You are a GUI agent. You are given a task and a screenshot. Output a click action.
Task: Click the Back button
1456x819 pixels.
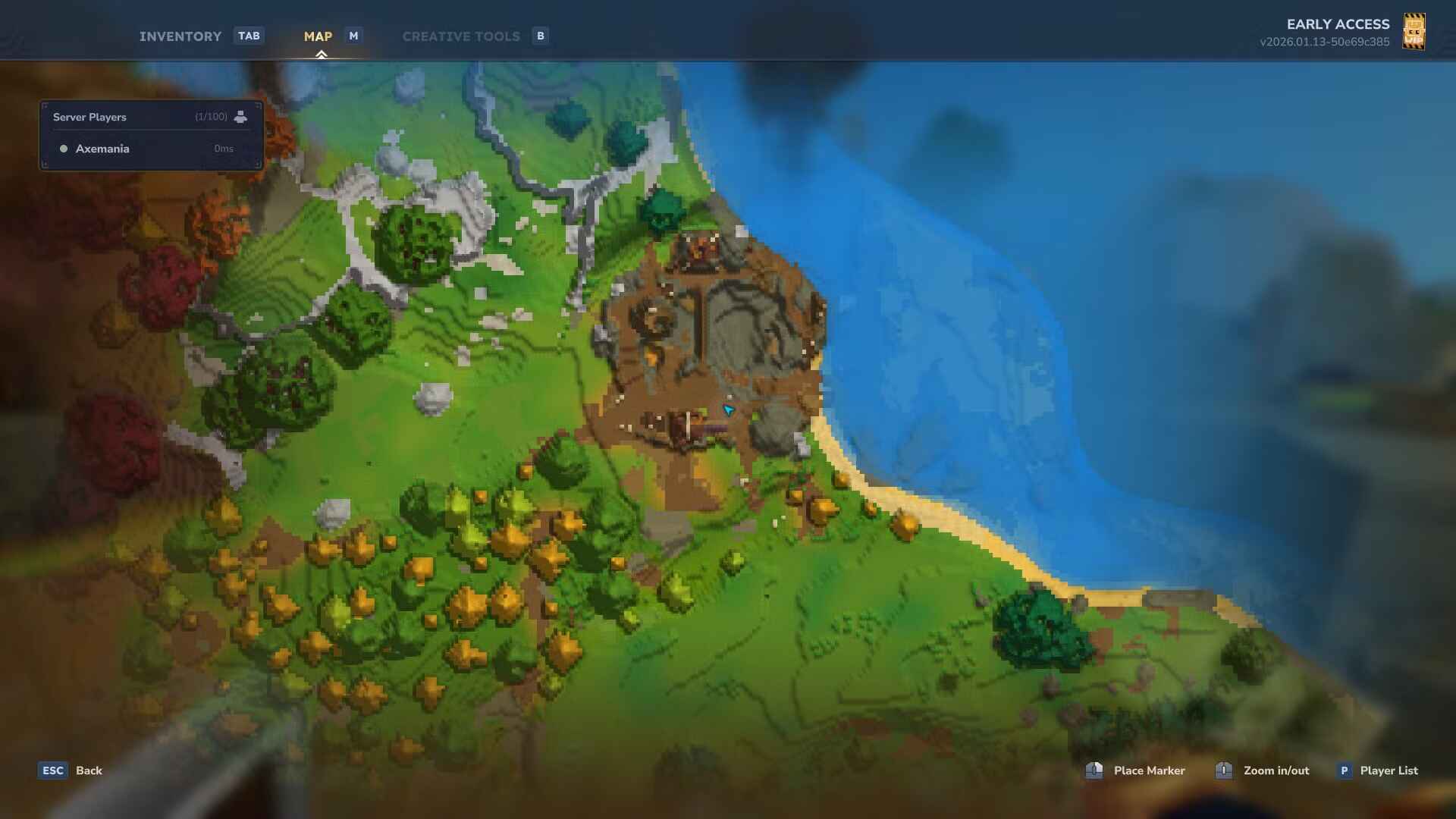[89, 770]
